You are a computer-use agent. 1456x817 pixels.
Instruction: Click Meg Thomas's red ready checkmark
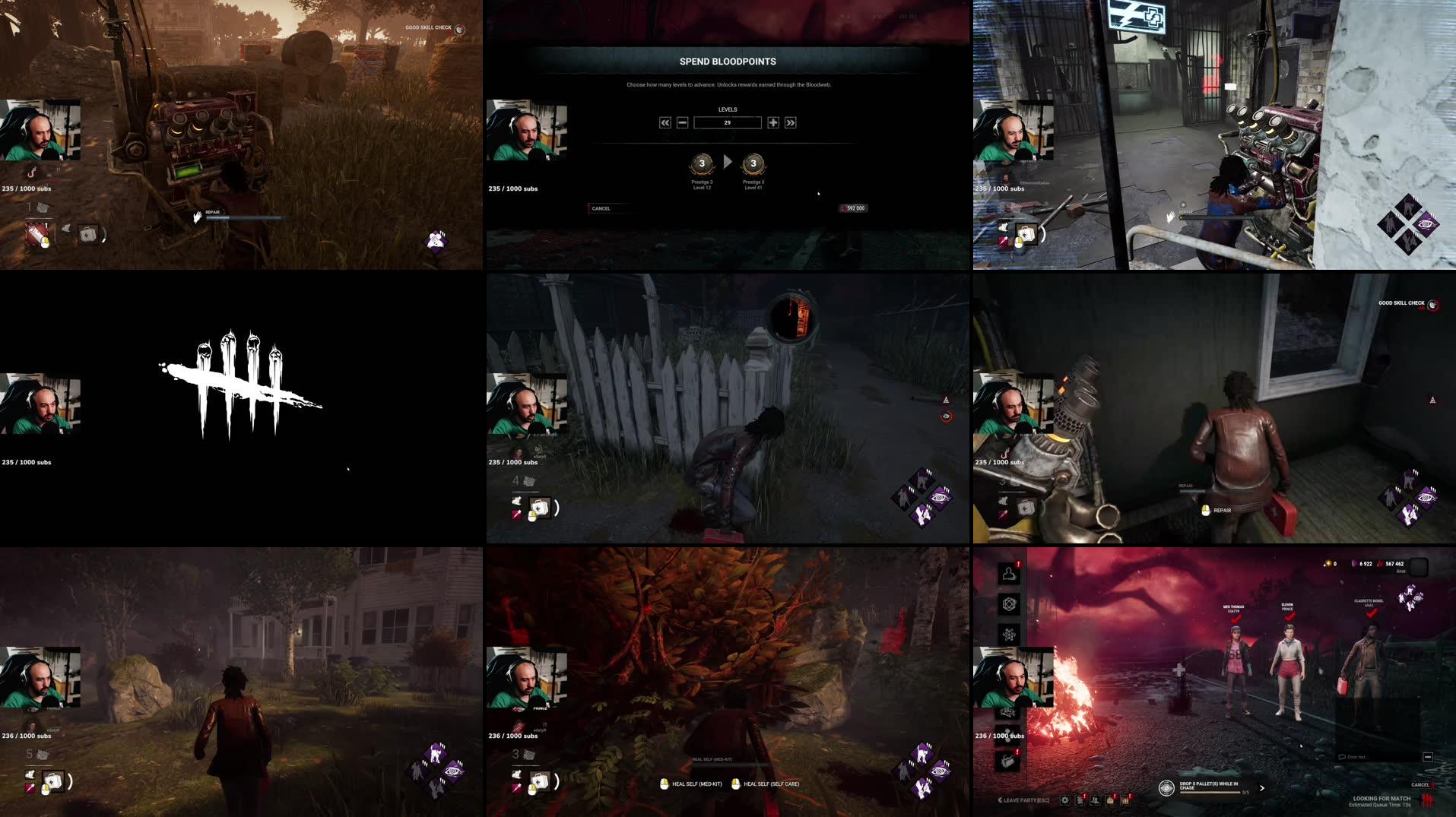click(x=1236, y=619)
